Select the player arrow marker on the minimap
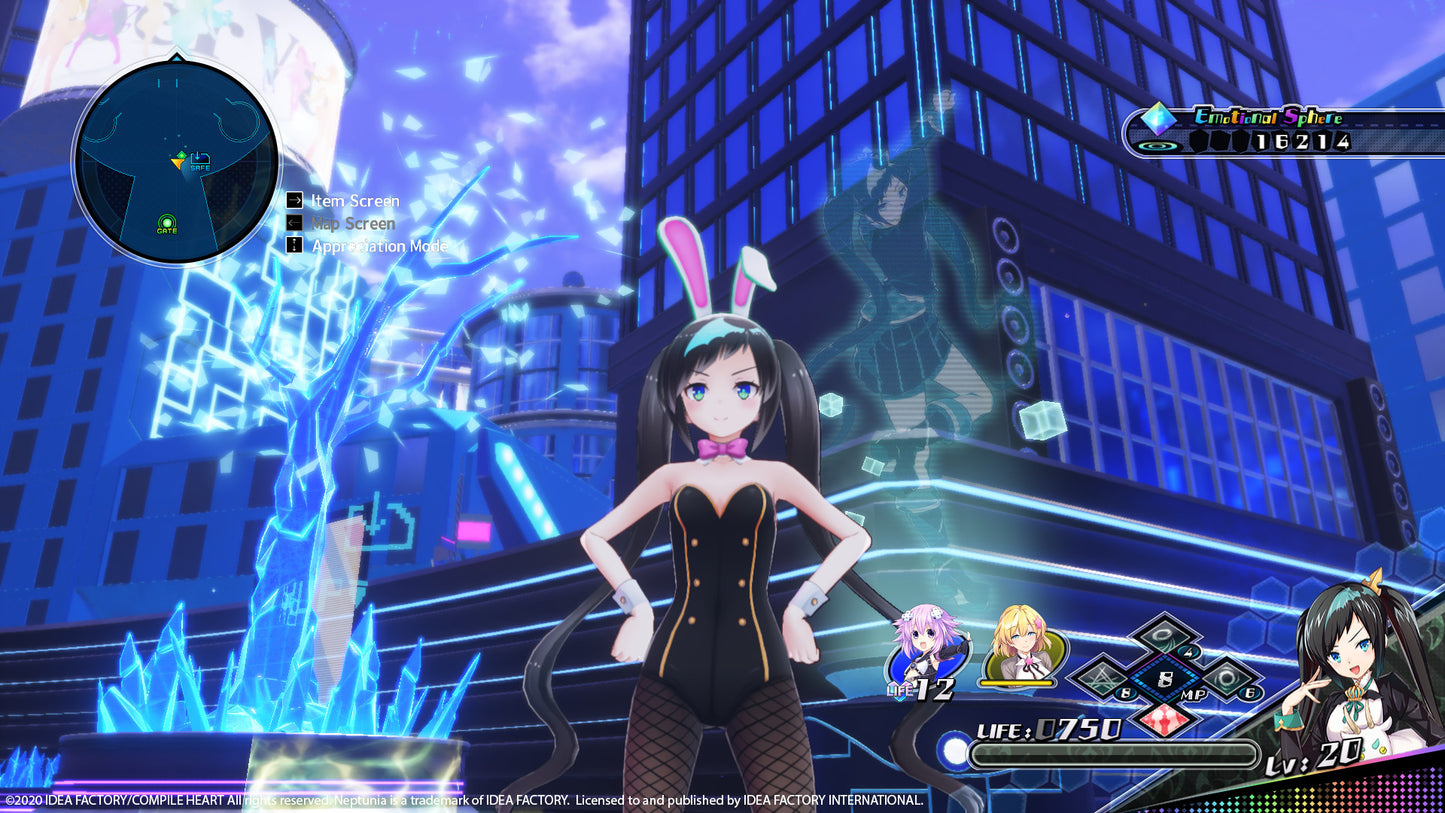1445x813 pixels. coord(178,162)
